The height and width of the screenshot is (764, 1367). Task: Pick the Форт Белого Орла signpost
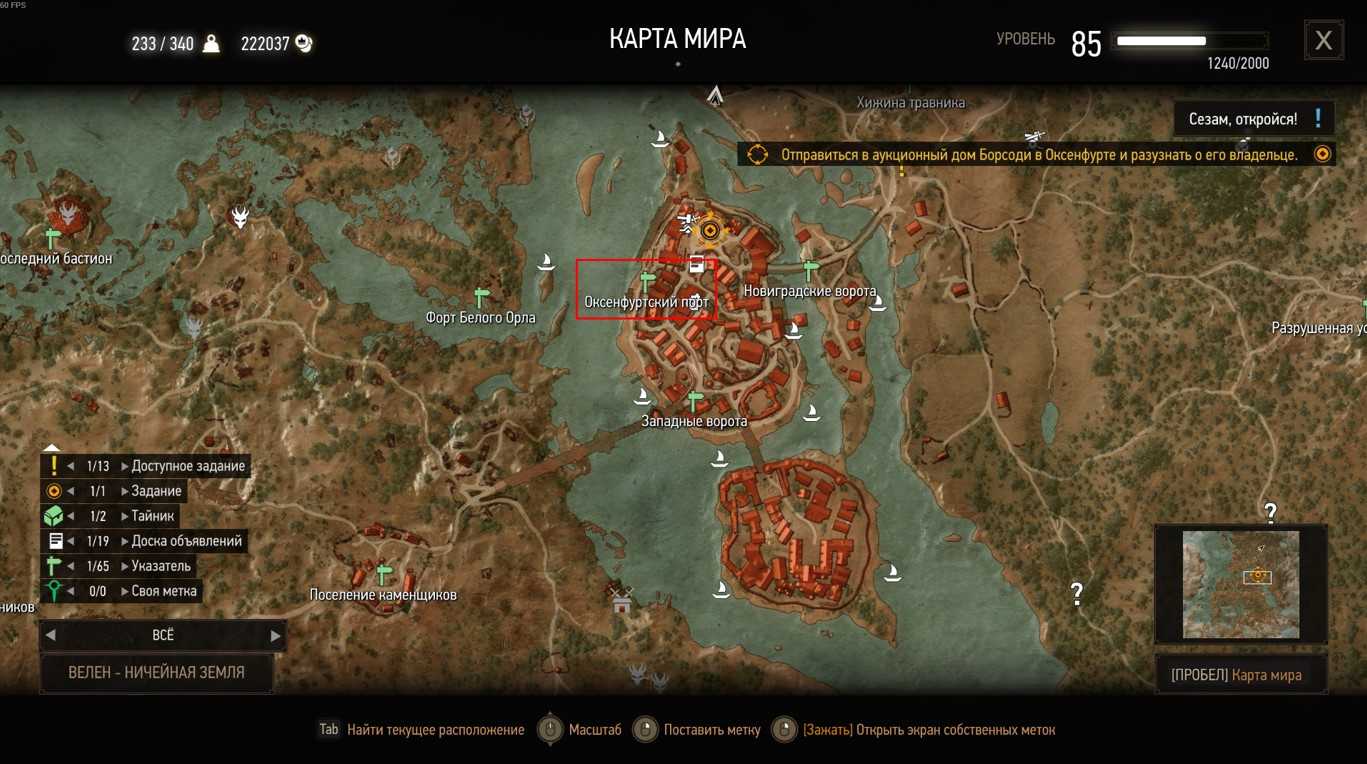[481, 297]
